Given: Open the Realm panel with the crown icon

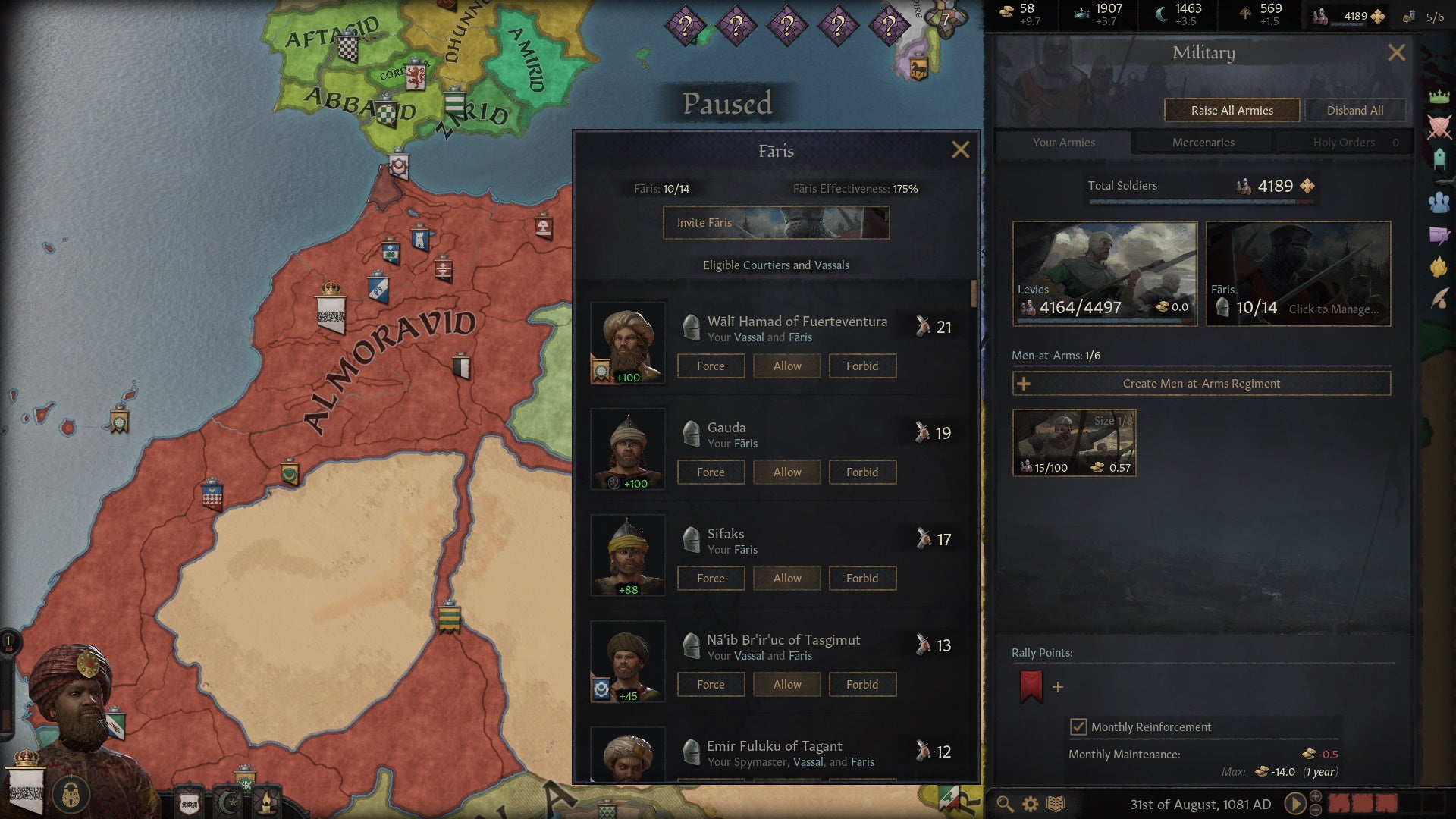Looking at the screenshot, I should pyautogui.click(x=1440, y=97).
